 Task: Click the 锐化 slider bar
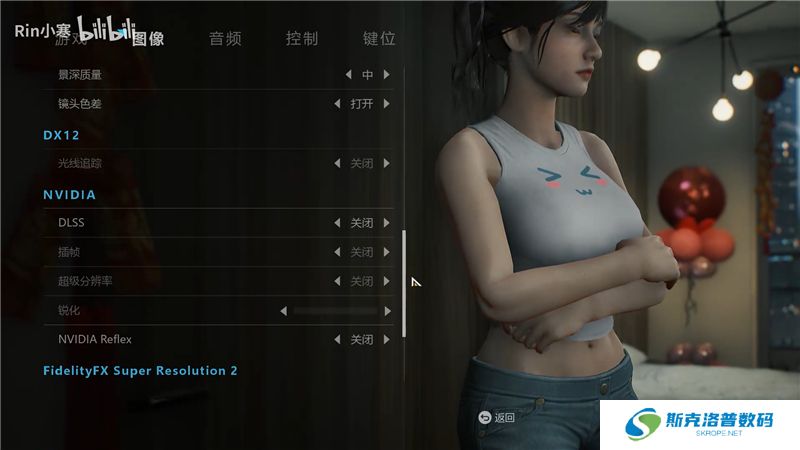tap(335, 311)
